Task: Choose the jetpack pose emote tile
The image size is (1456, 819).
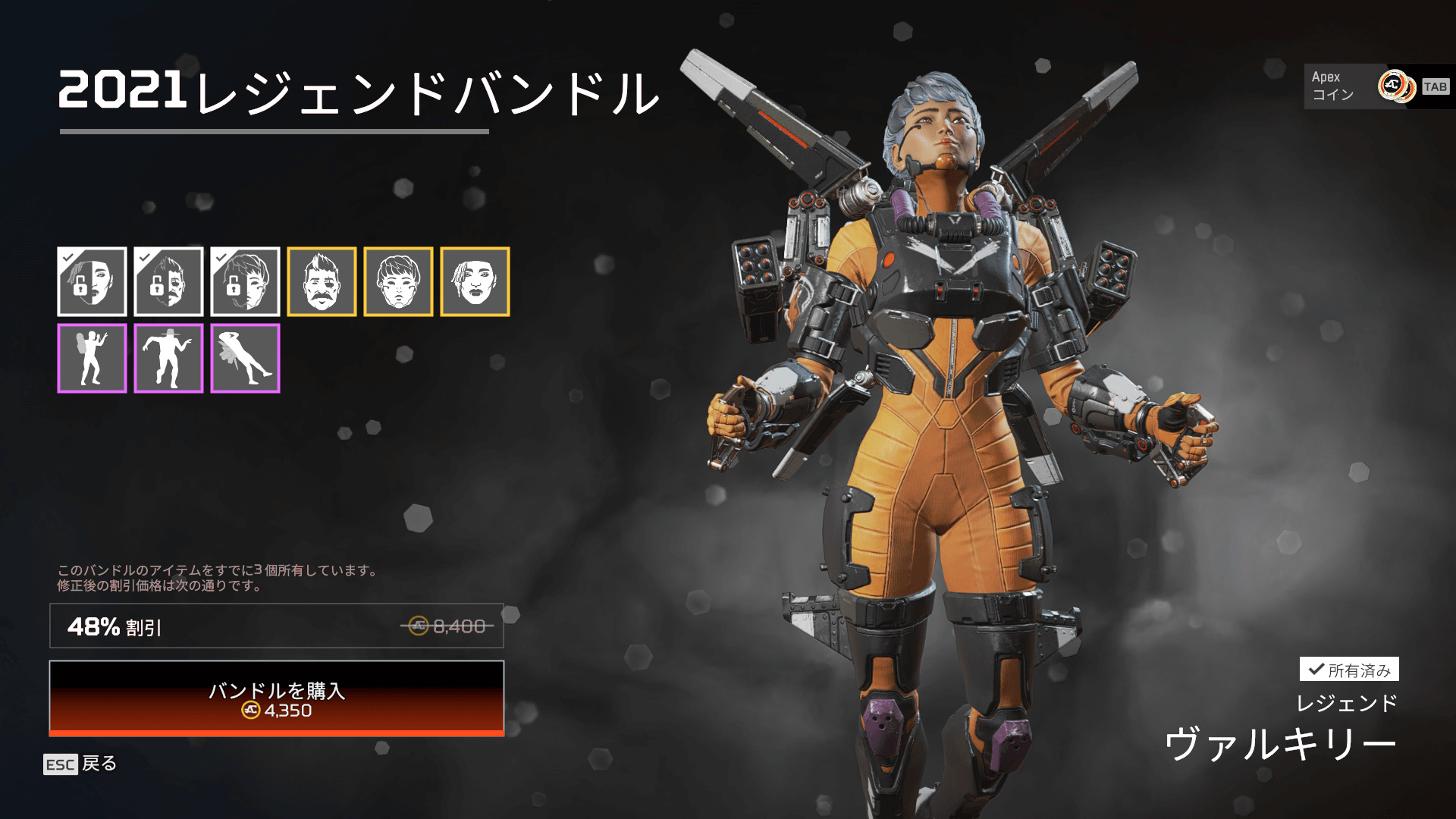Action: click(92, 358)
